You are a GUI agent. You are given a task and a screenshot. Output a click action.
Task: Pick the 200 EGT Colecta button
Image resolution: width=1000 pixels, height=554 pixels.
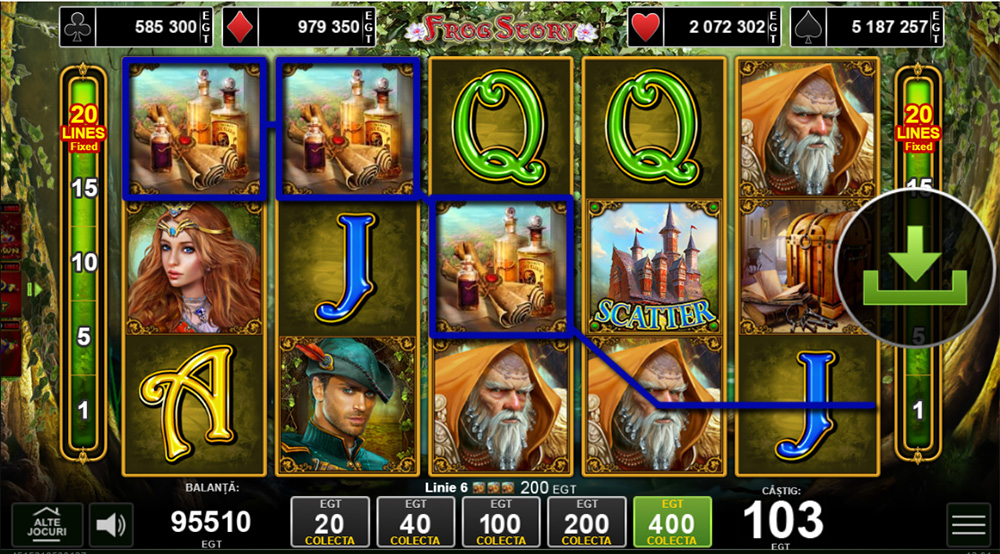[586, 522]
